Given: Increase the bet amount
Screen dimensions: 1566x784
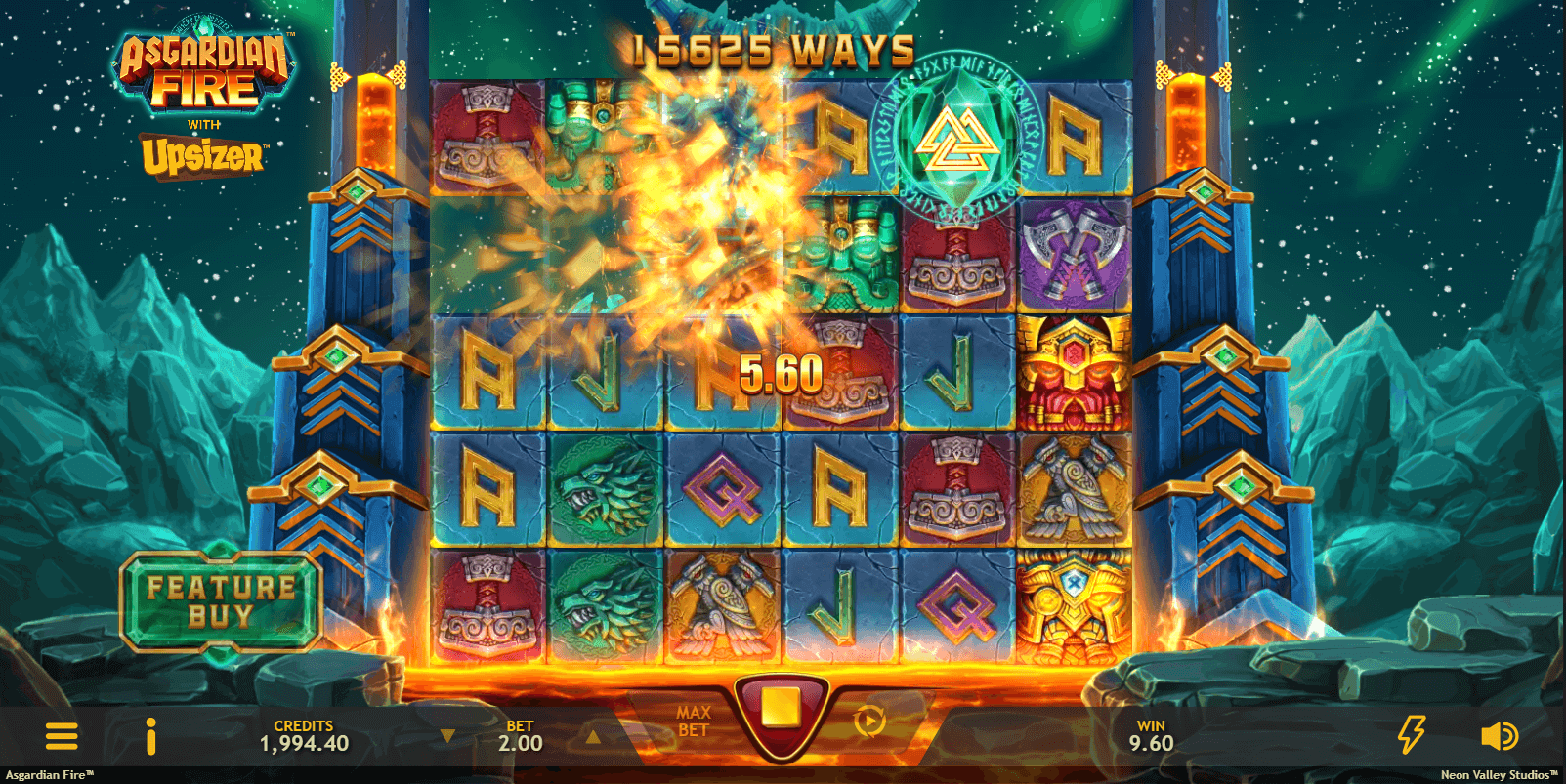Looking at the screenshot, I should (592, 736).
